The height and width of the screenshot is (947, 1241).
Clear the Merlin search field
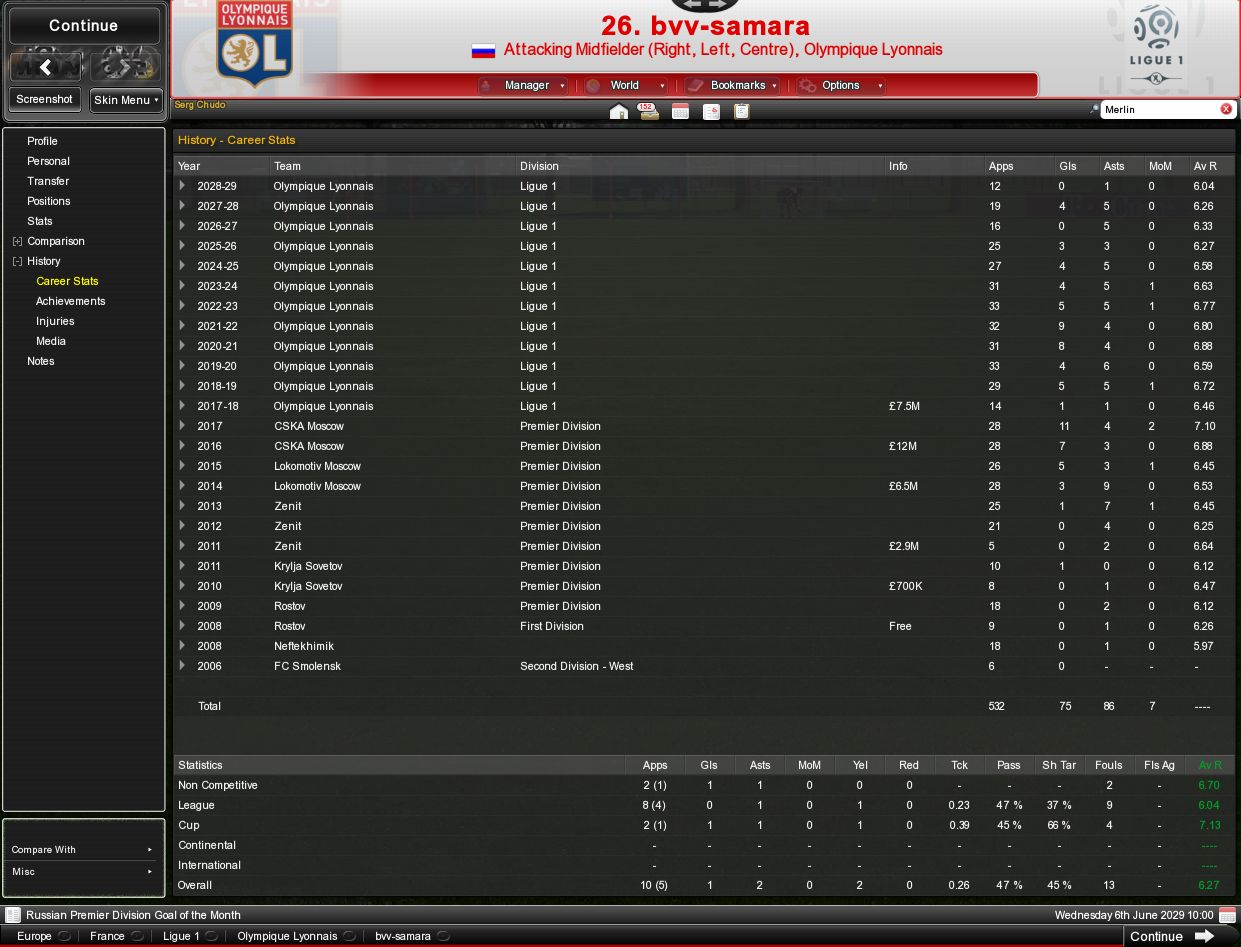click(1226, 109)
